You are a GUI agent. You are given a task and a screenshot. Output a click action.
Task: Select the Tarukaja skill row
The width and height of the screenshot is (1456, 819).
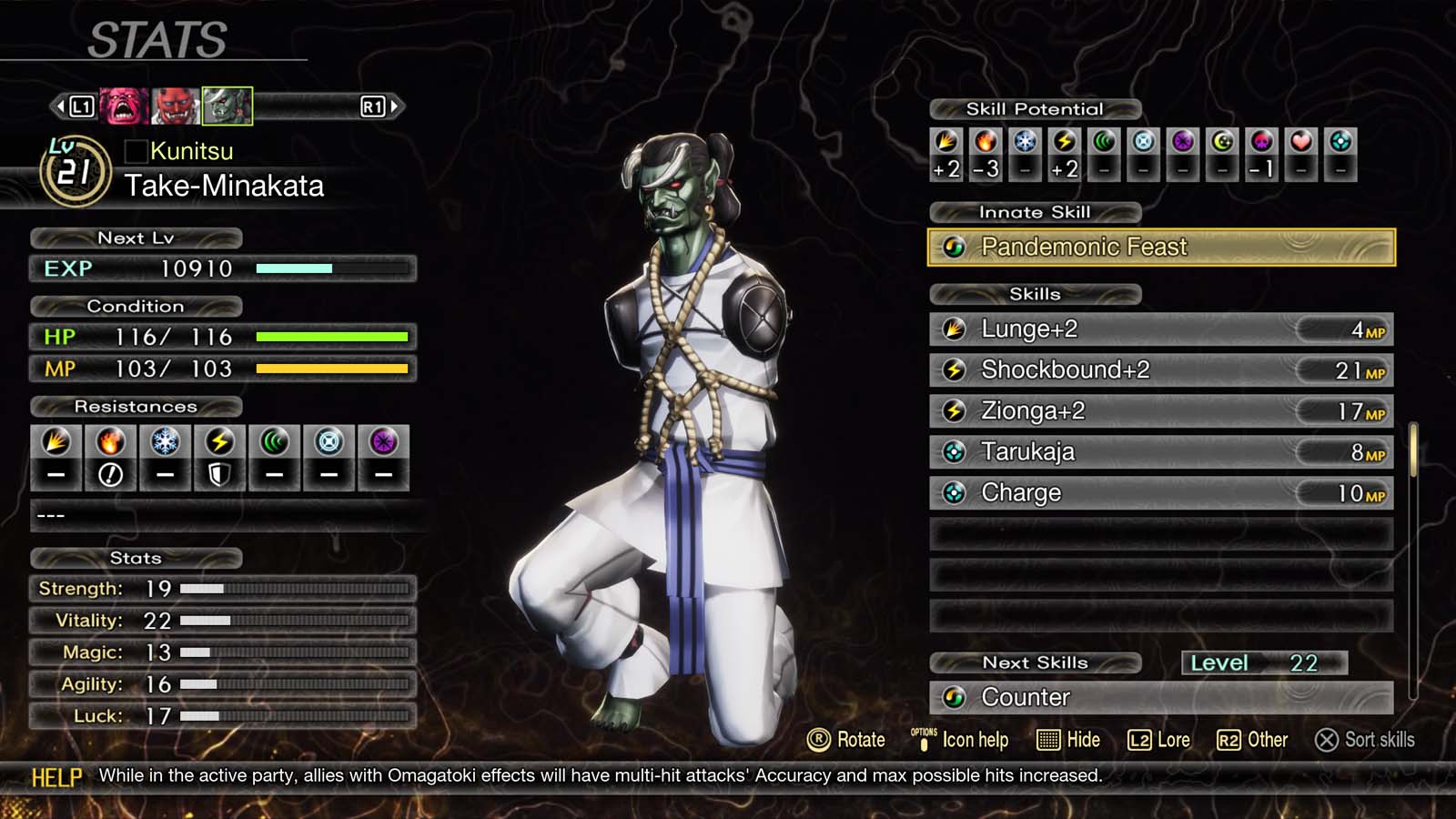point(1160,452)
